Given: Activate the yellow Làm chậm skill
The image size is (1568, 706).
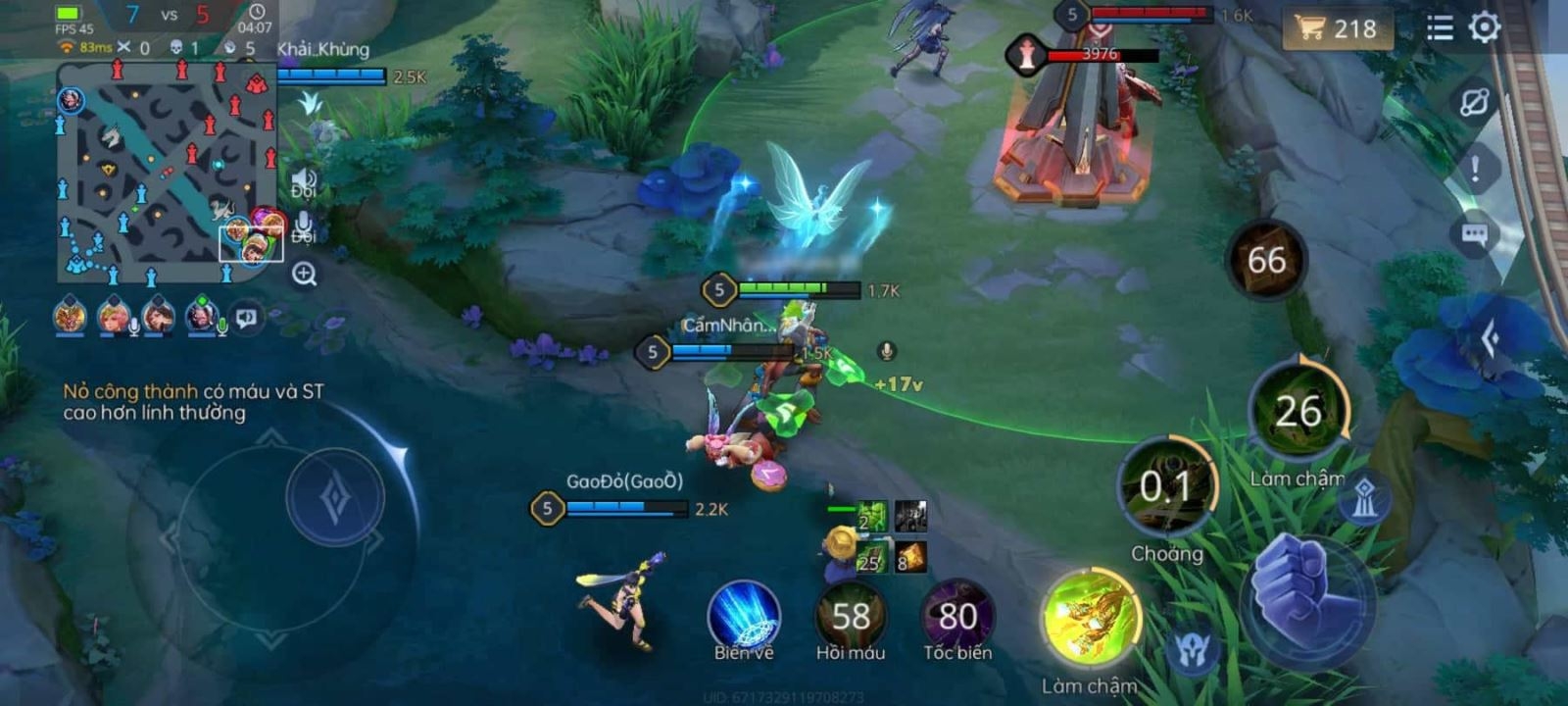Looking at the screenshot, I should coord(1091,620).
